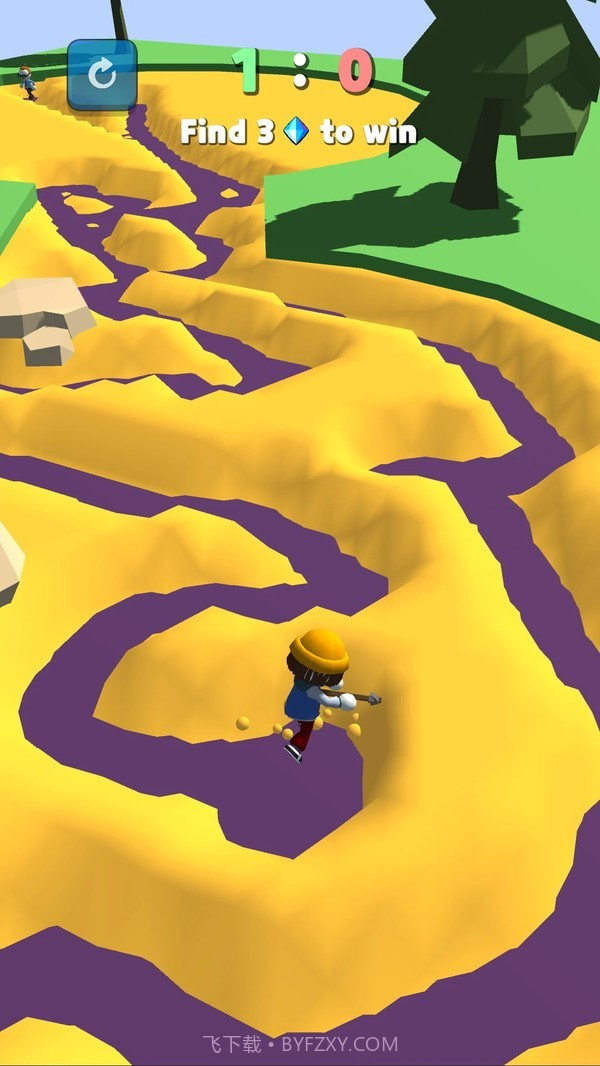Click the blue restart arrow button

(x=102, y=74)
